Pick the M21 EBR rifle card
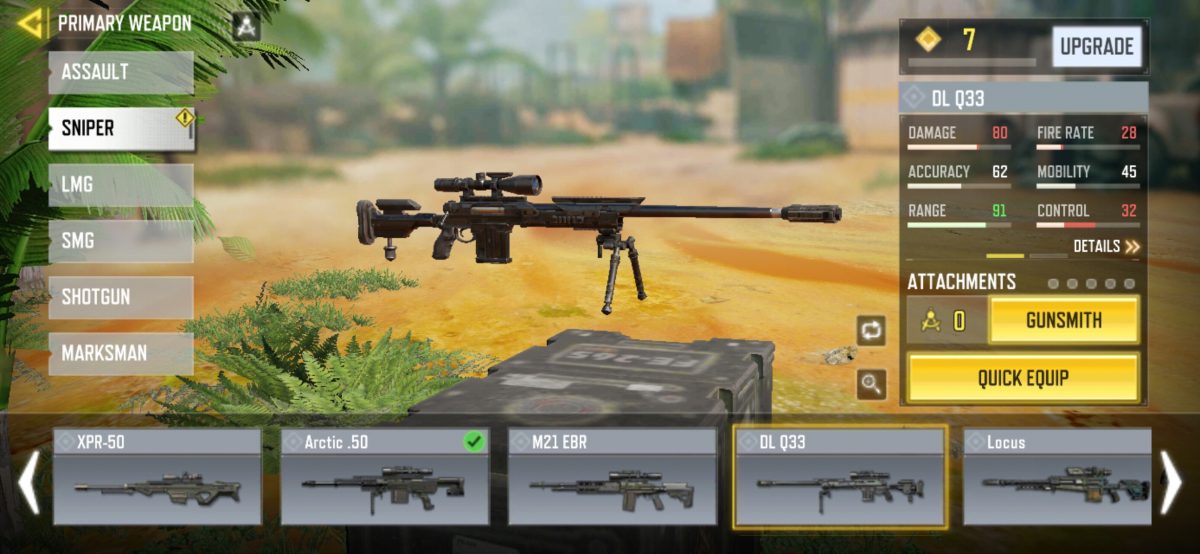The image size is (1200, 554). coord(612,477)
